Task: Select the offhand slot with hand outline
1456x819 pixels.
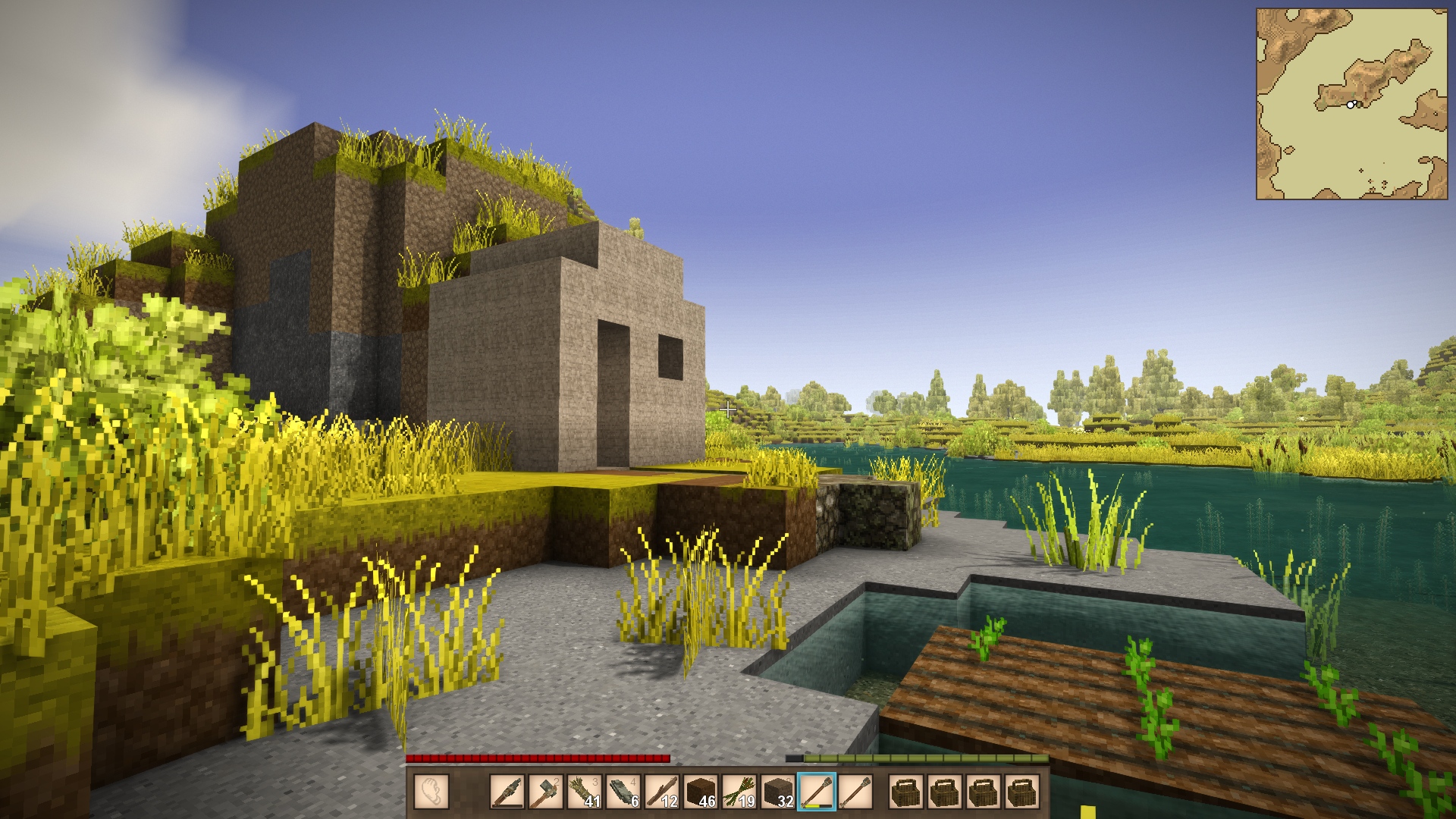Action: coord(431,792)
